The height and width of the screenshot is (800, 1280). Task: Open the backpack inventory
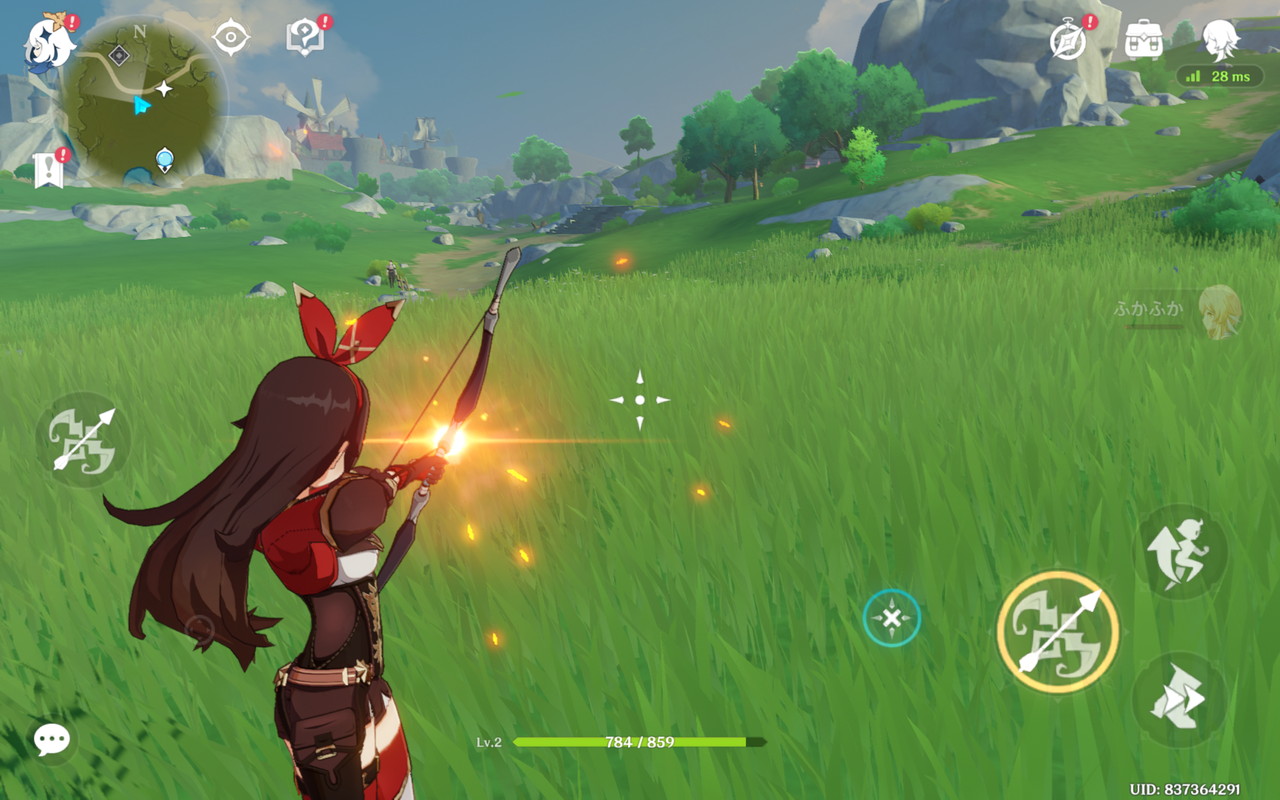pos(1143,40)
